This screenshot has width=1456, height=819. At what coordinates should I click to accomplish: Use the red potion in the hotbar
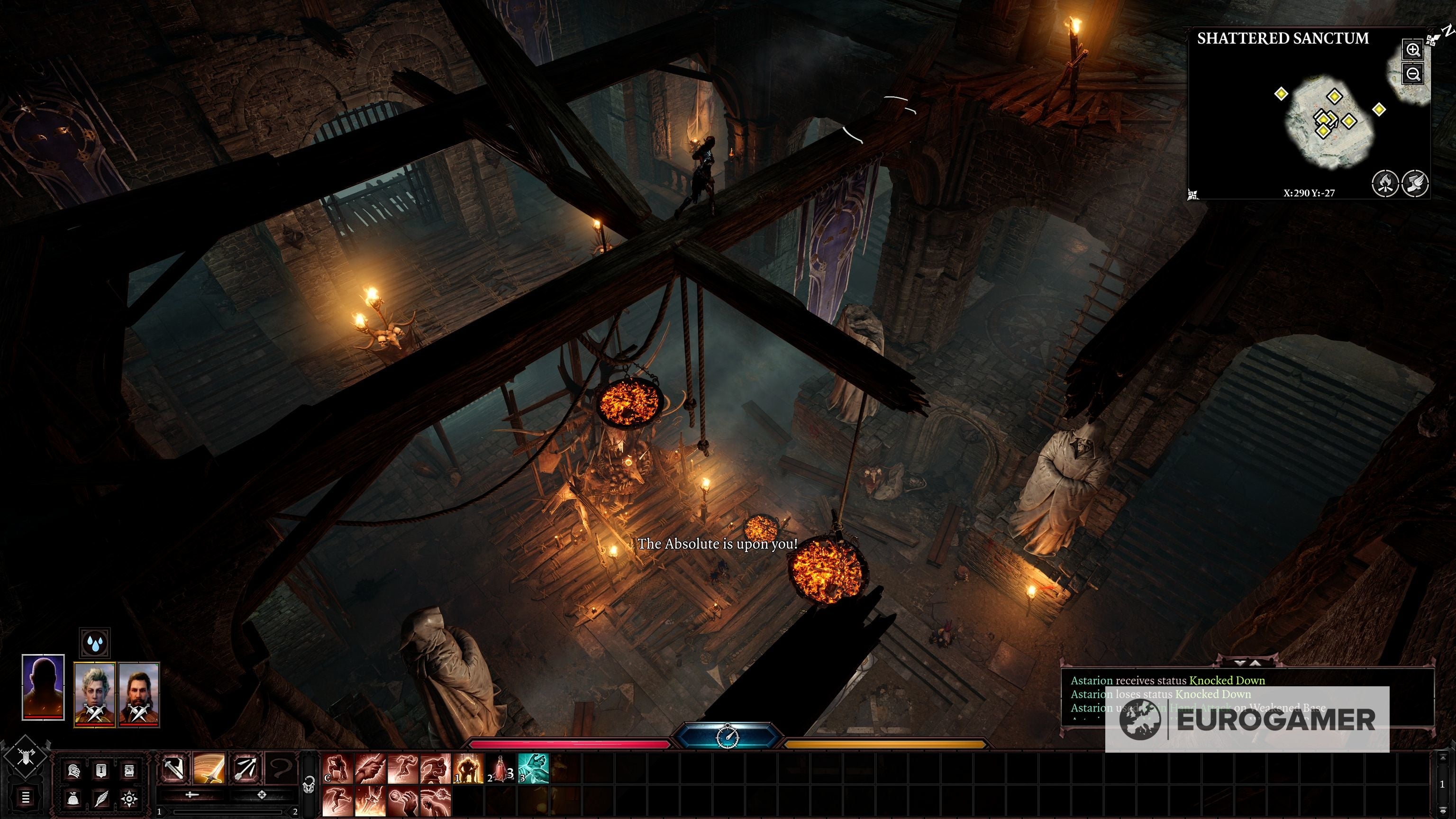tap(500, 769)
